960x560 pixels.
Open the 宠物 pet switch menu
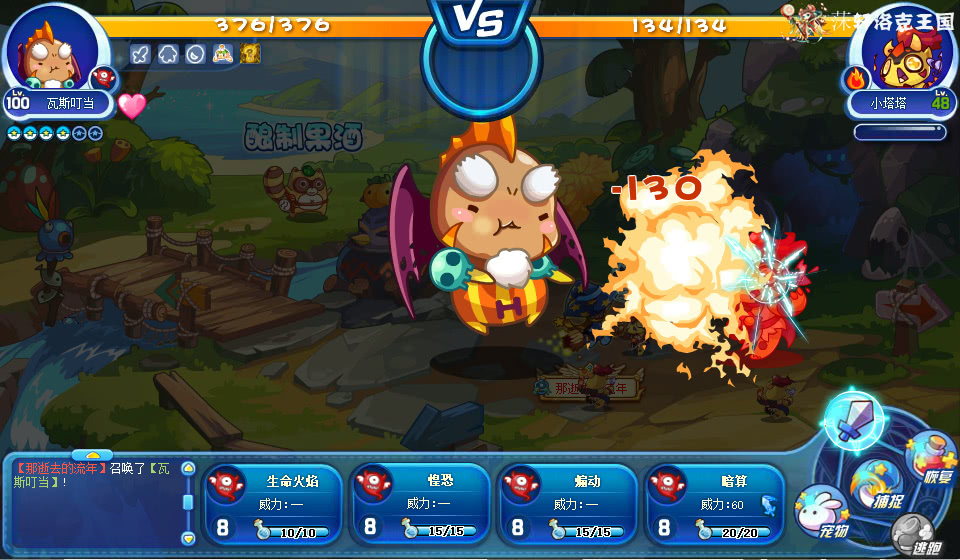[x=822, y=508]
